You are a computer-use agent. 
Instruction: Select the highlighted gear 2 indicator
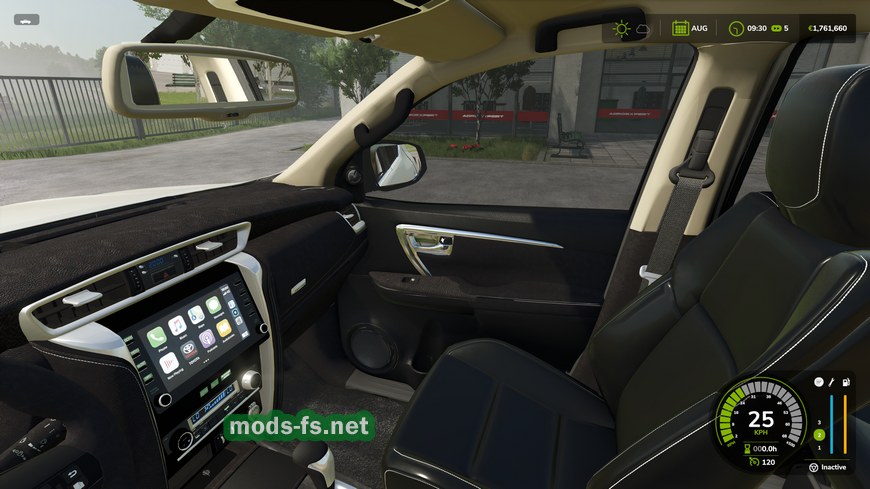[x=818, y=435]
